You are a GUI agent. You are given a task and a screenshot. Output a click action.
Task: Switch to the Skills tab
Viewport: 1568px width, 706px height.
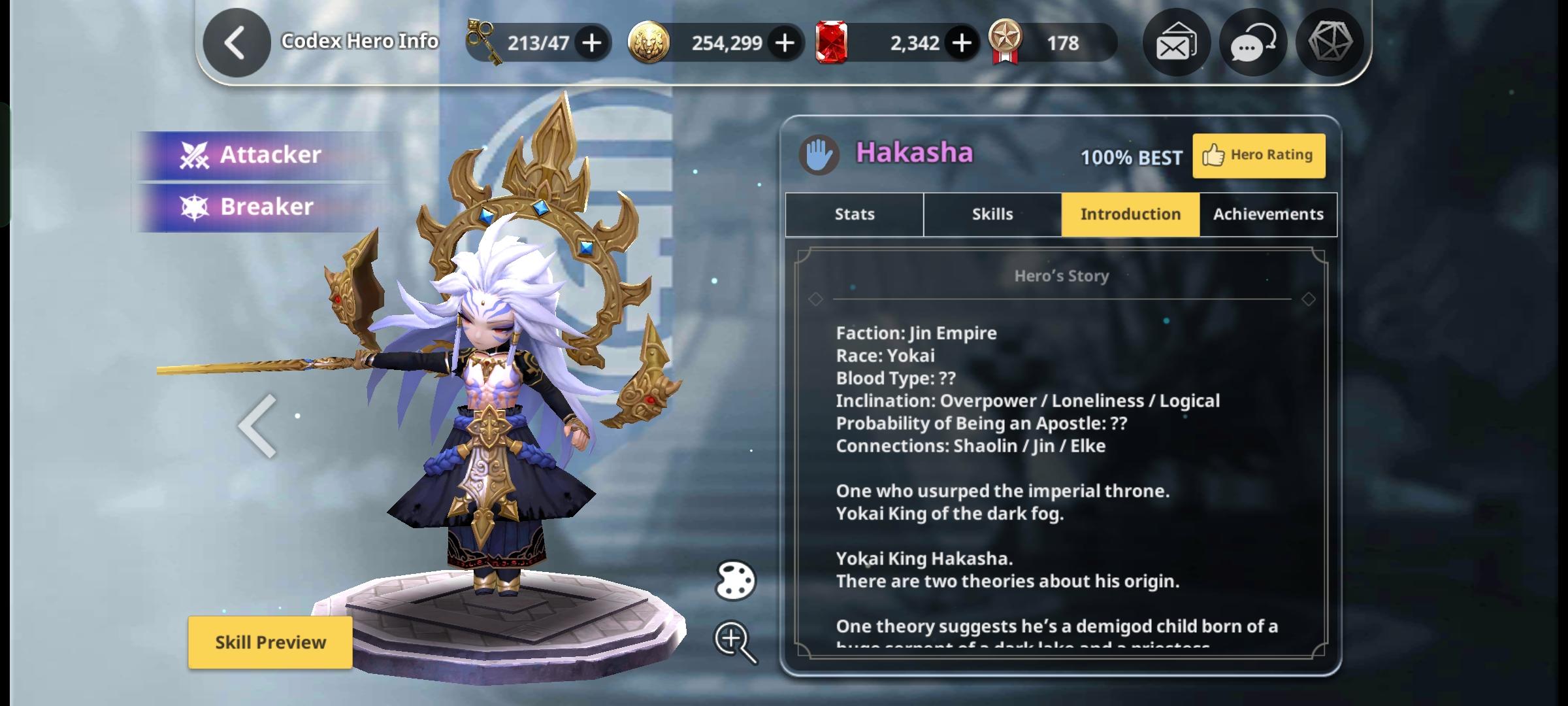[x=992, y=214]
